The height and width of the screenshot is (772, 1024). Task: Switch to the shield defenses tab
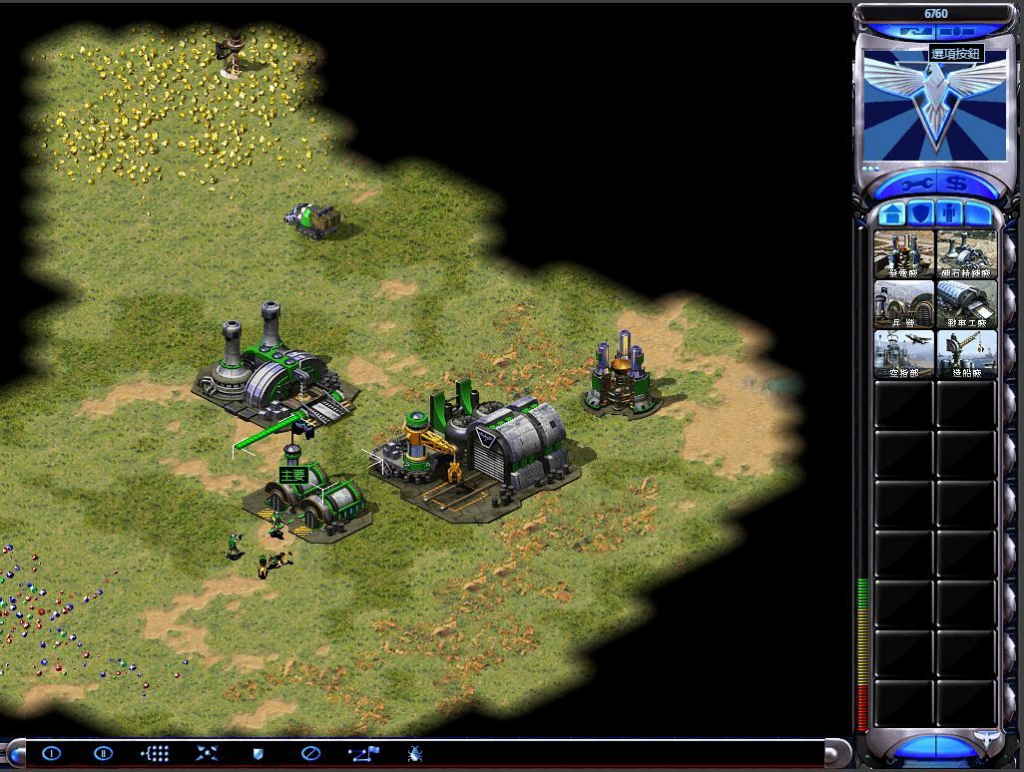920,214
